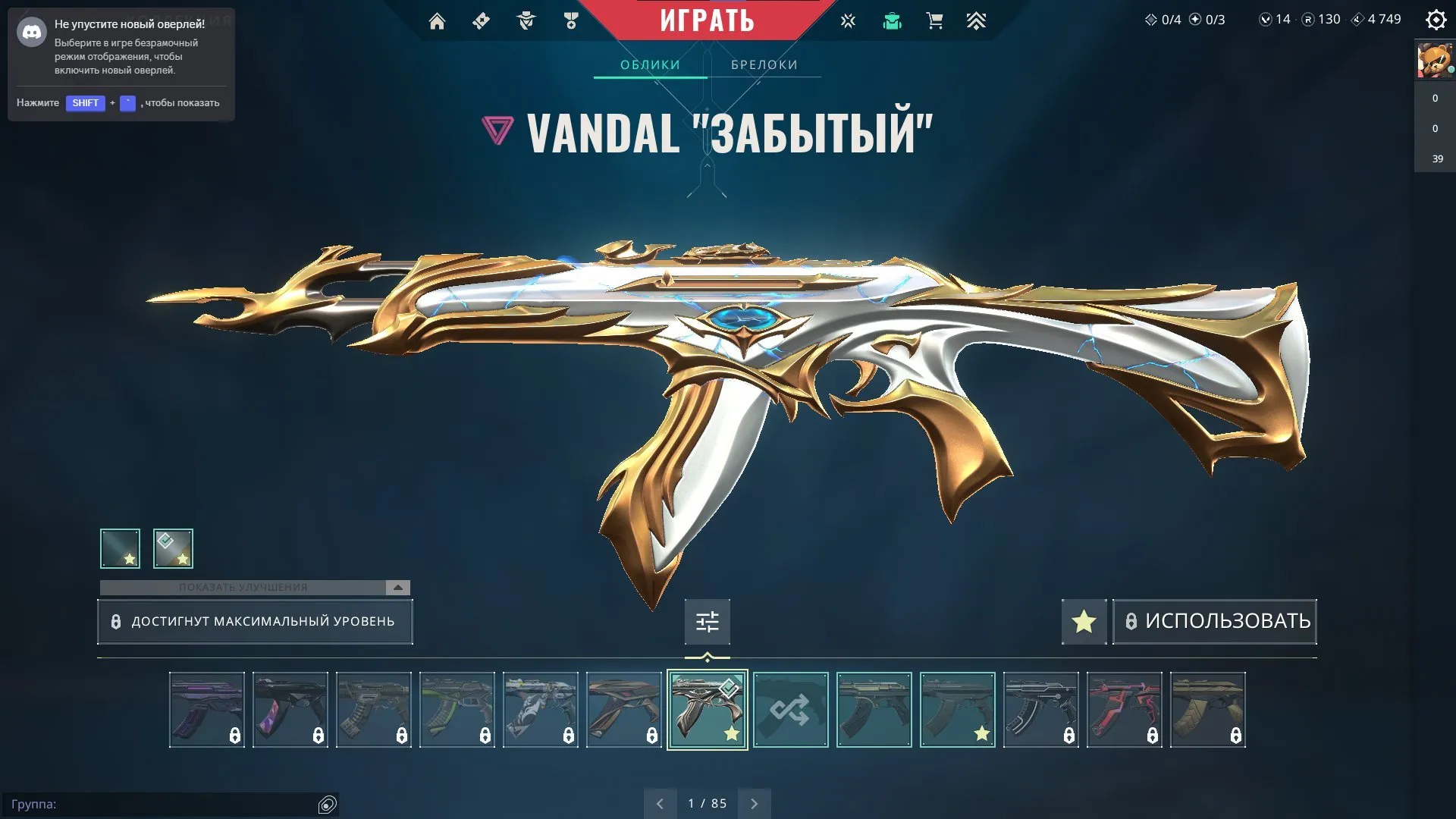Screen dimensions: 1456x819
Task: Open the Esports hub icon
Action: (x=847, y=20)
